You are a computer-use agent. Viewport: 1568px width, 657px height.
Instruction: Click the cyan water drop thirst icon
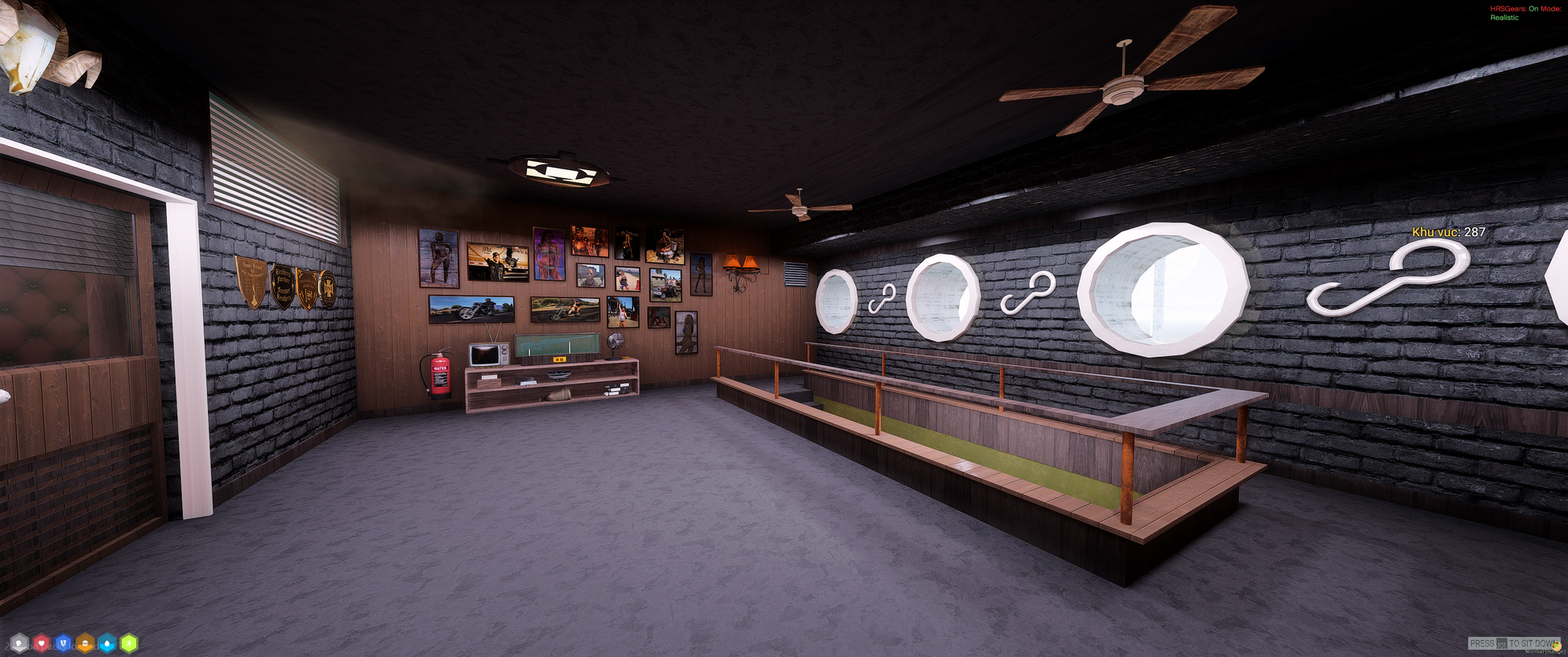107,643
